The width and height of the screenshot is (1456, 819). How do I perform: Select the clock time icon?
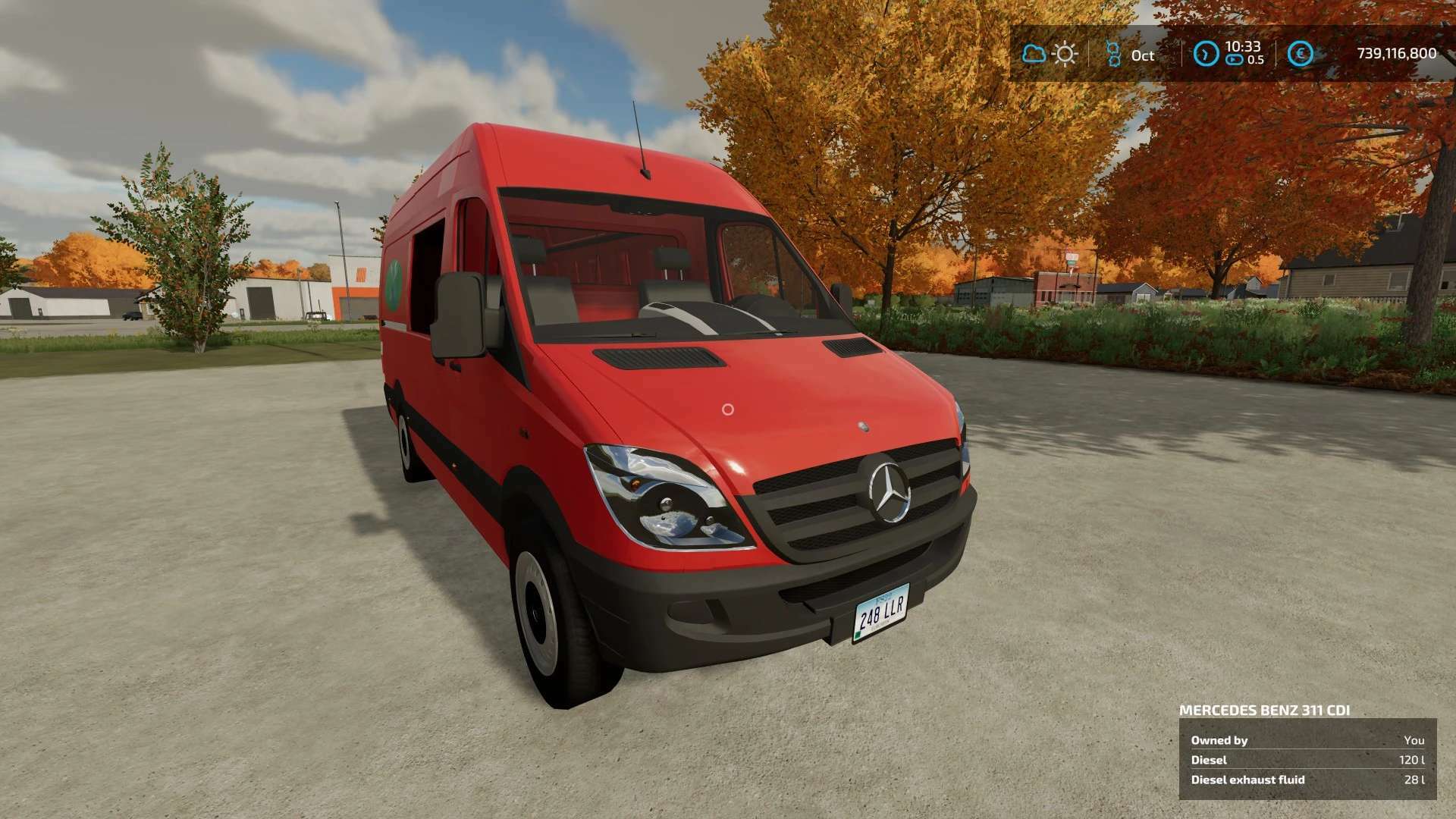coord(1206,54)
